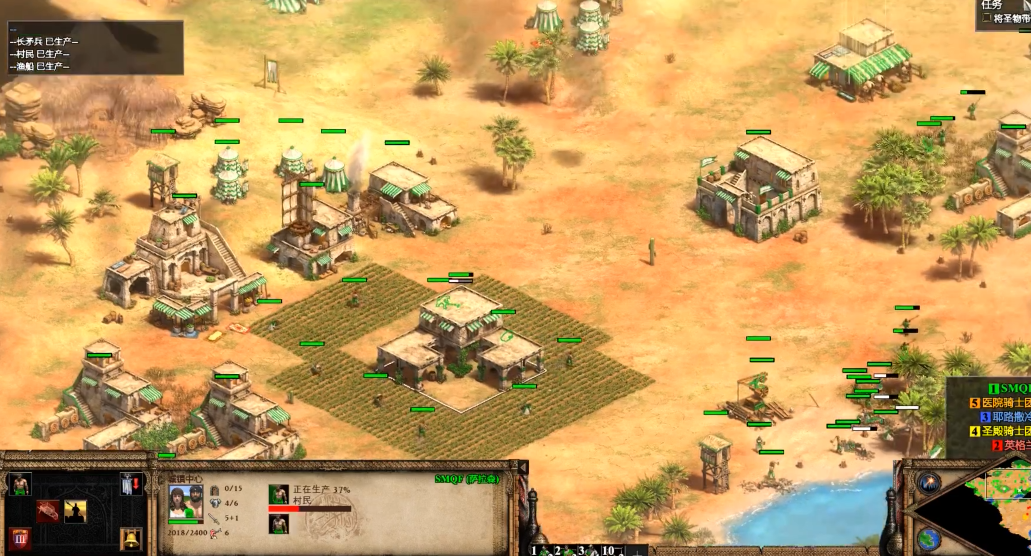
Task: Cancel the villager currently in production
Action: [279, 494]
